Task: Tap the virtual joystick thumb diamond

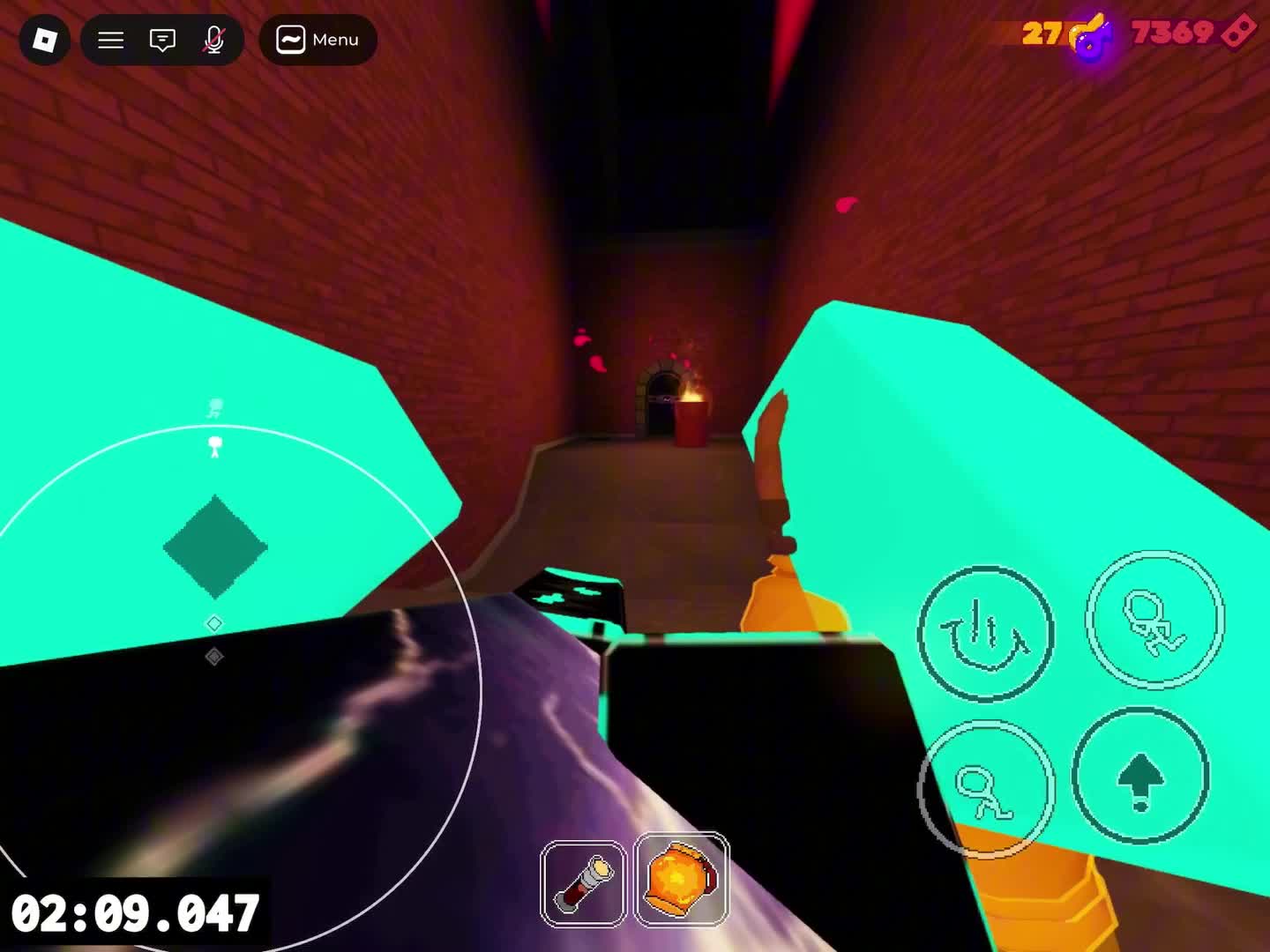Action: coord(214,545)
